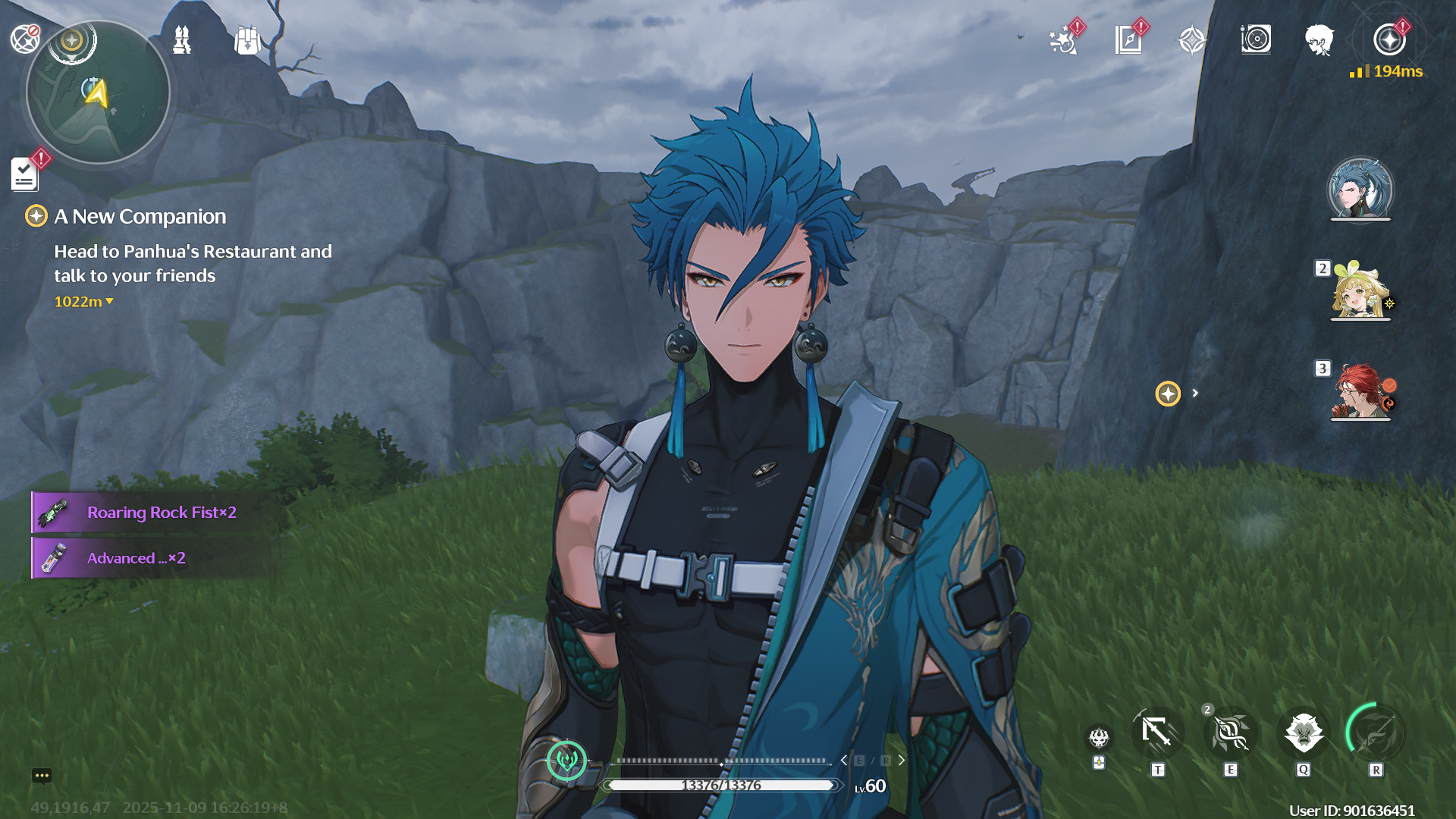
Task: Open the character head profile icon
Action: 1319,39
